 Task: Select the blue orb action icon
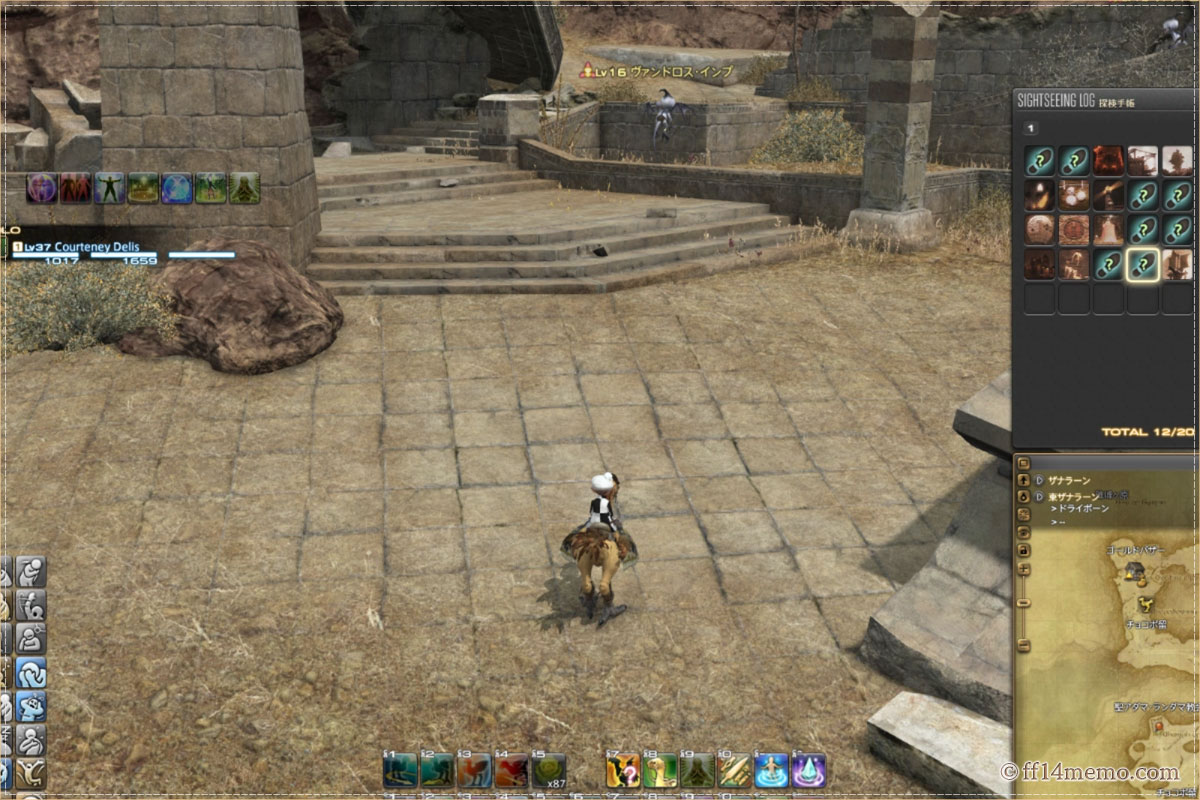click(177, 188)
